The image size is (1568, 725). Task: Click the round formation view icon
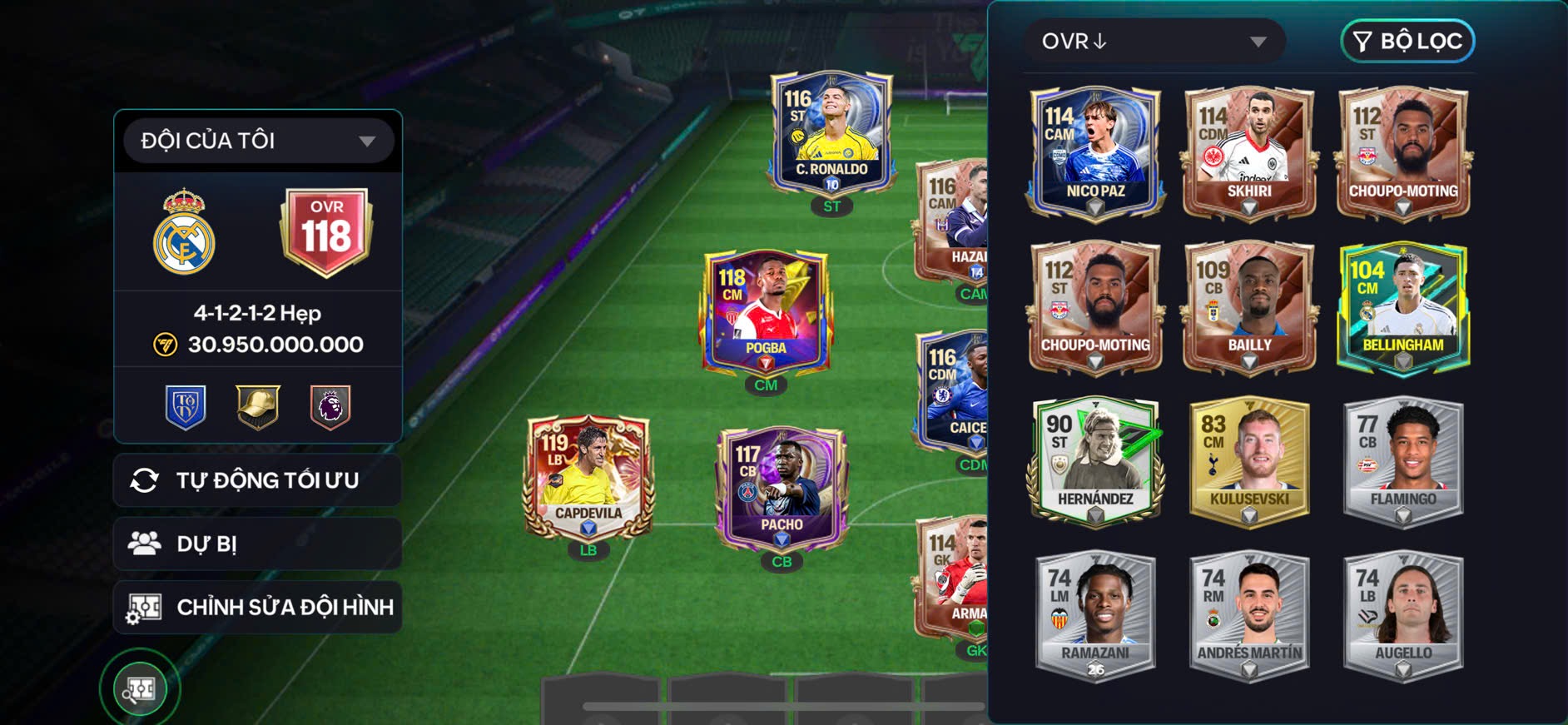point(140,689)
